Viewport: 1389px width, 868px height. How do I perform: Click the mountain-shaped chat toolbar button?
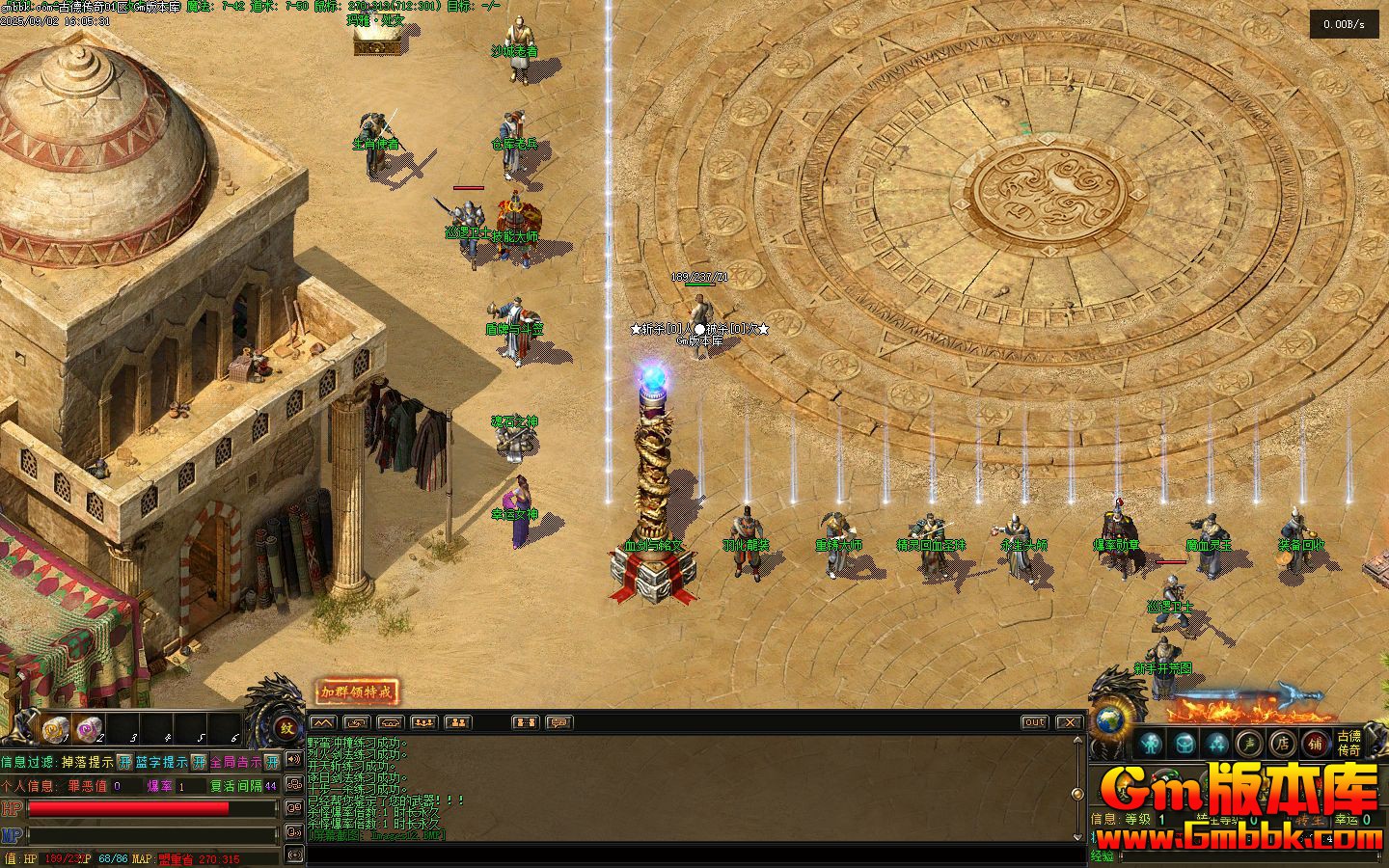tap(323, 722)
